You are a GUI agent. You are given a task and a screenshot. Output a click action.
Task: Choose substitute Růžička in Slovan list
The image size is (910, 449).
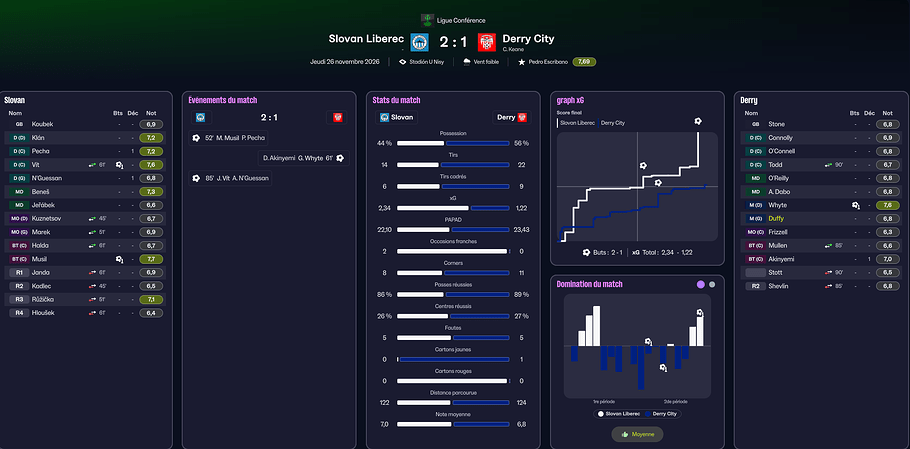pyautogui.click(x=48, y=299)
